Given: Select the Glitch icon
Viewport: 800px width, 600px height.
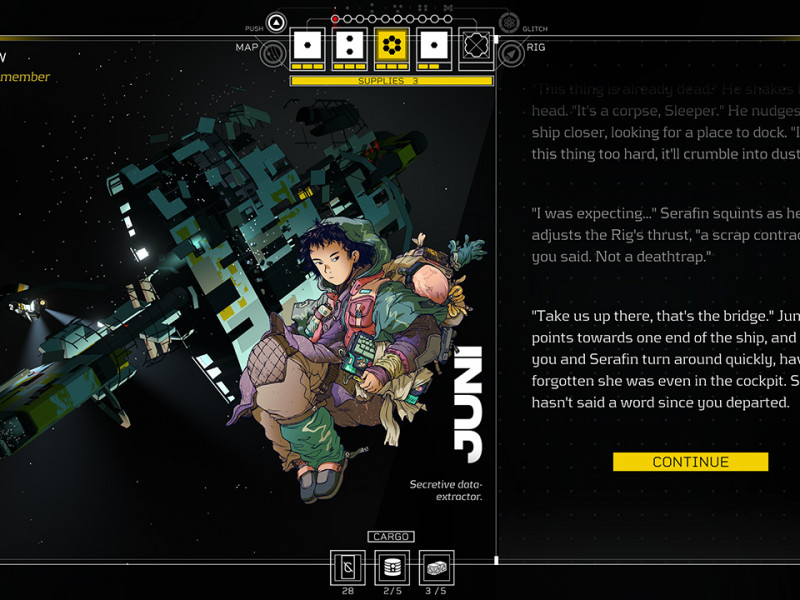Looking at the screenshot, I should tap(509, 23).
